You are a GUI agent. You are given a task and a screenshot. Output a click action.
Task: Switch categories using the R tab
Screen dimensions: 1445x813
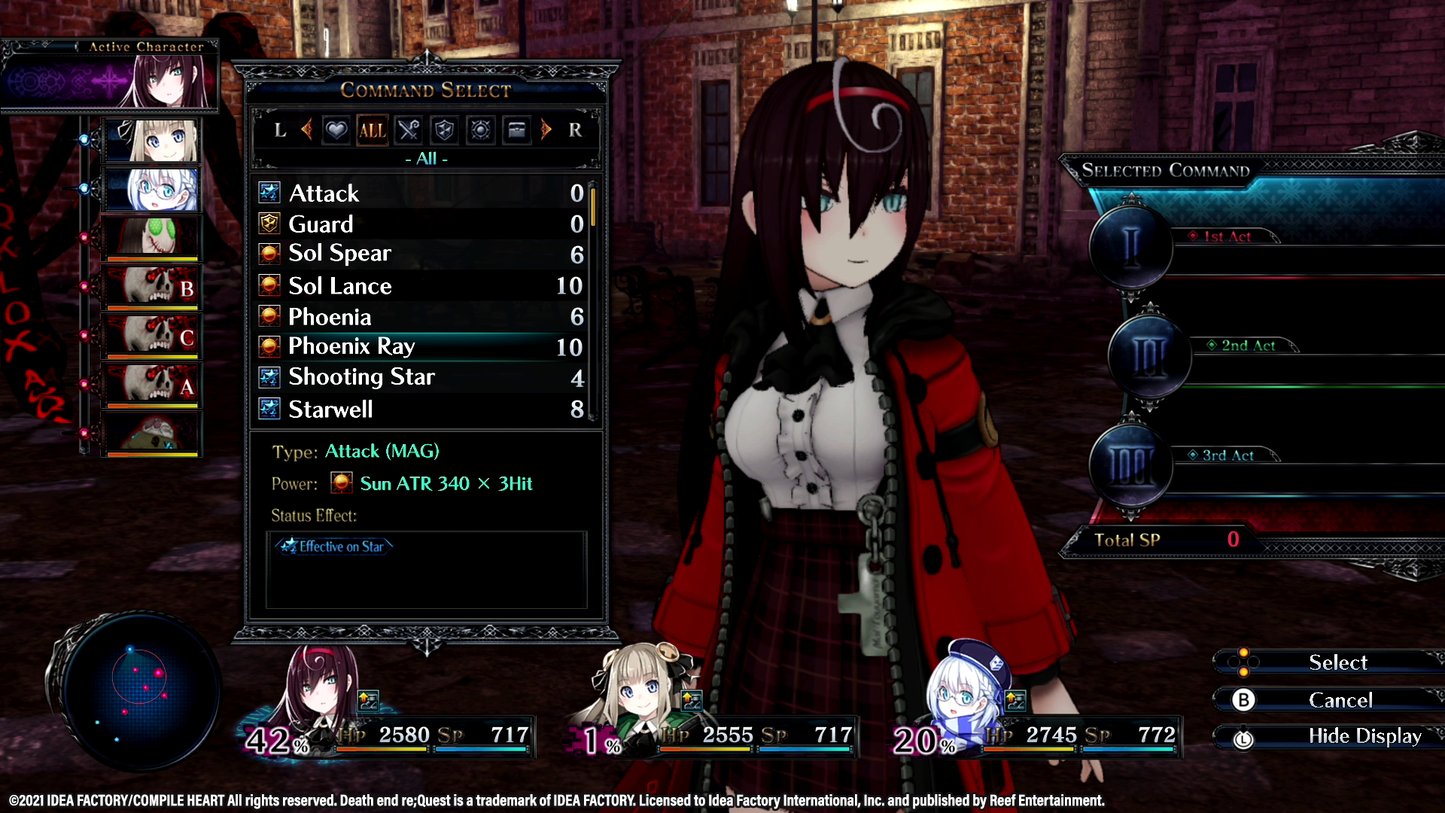coord(577,130)
